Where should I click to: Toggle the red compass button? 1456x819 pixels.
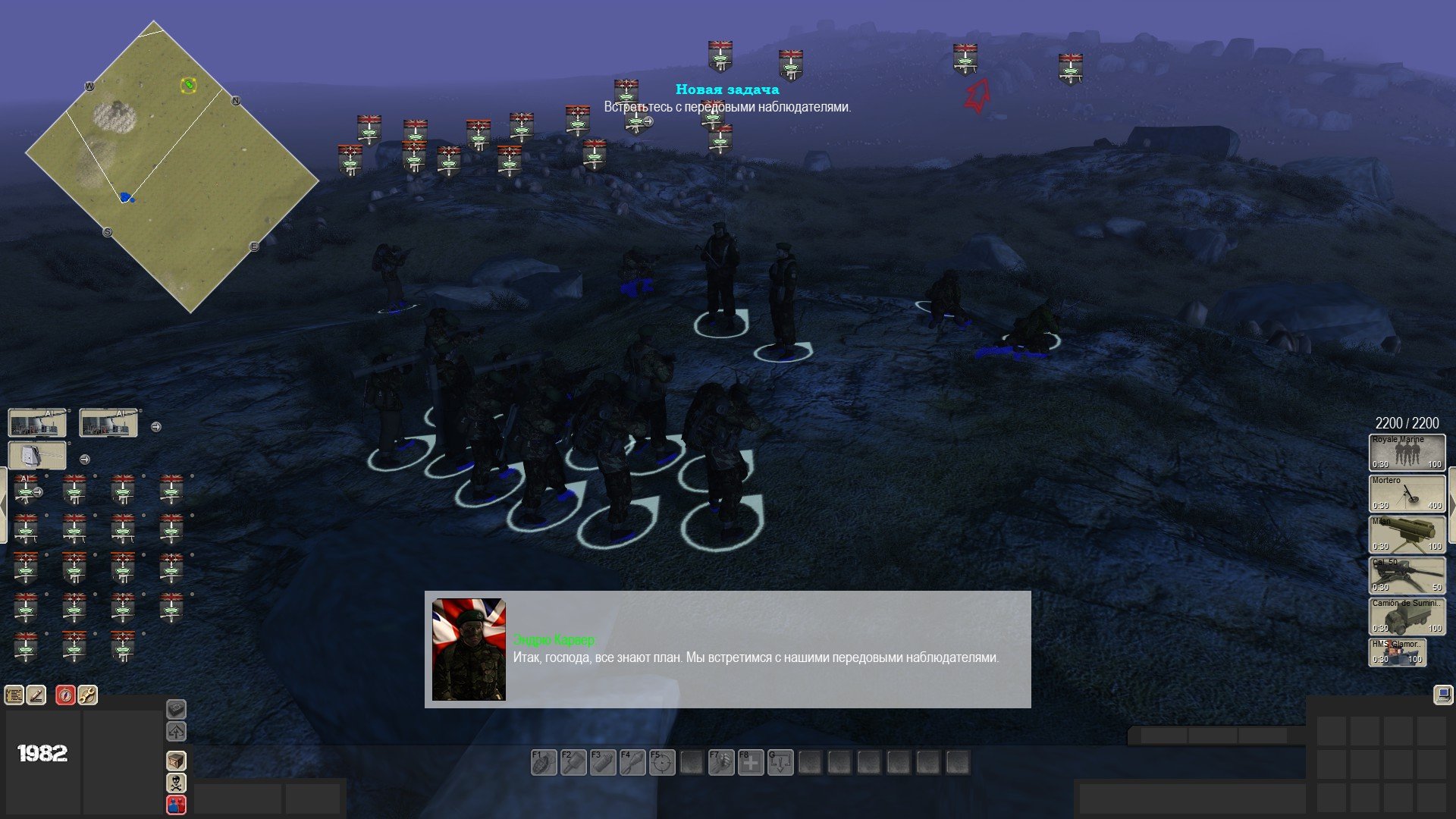pyautogui.click(x=66, y=695)
